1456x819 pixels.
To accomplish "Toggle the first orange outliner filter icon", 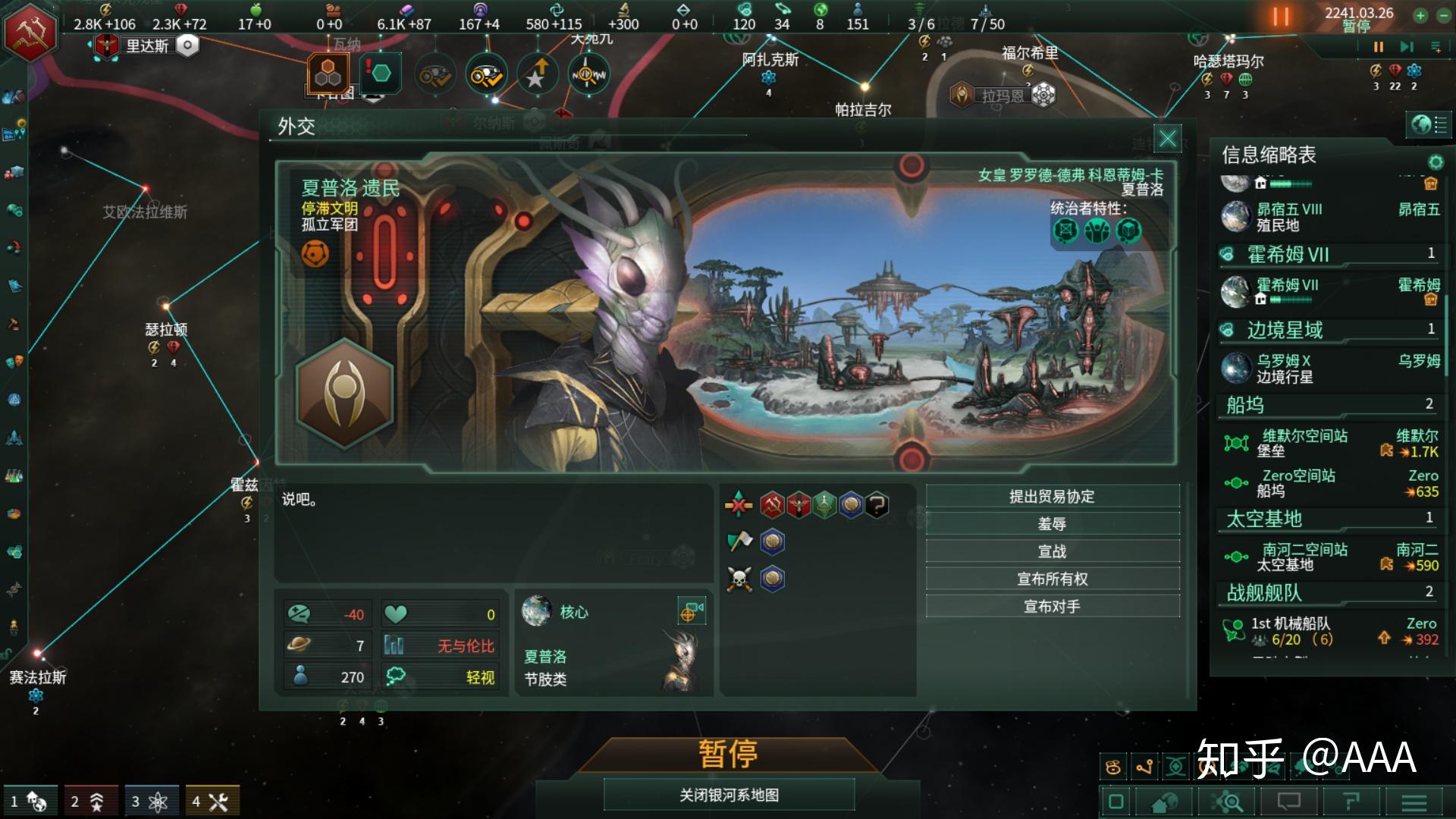I will (1112, 768).
